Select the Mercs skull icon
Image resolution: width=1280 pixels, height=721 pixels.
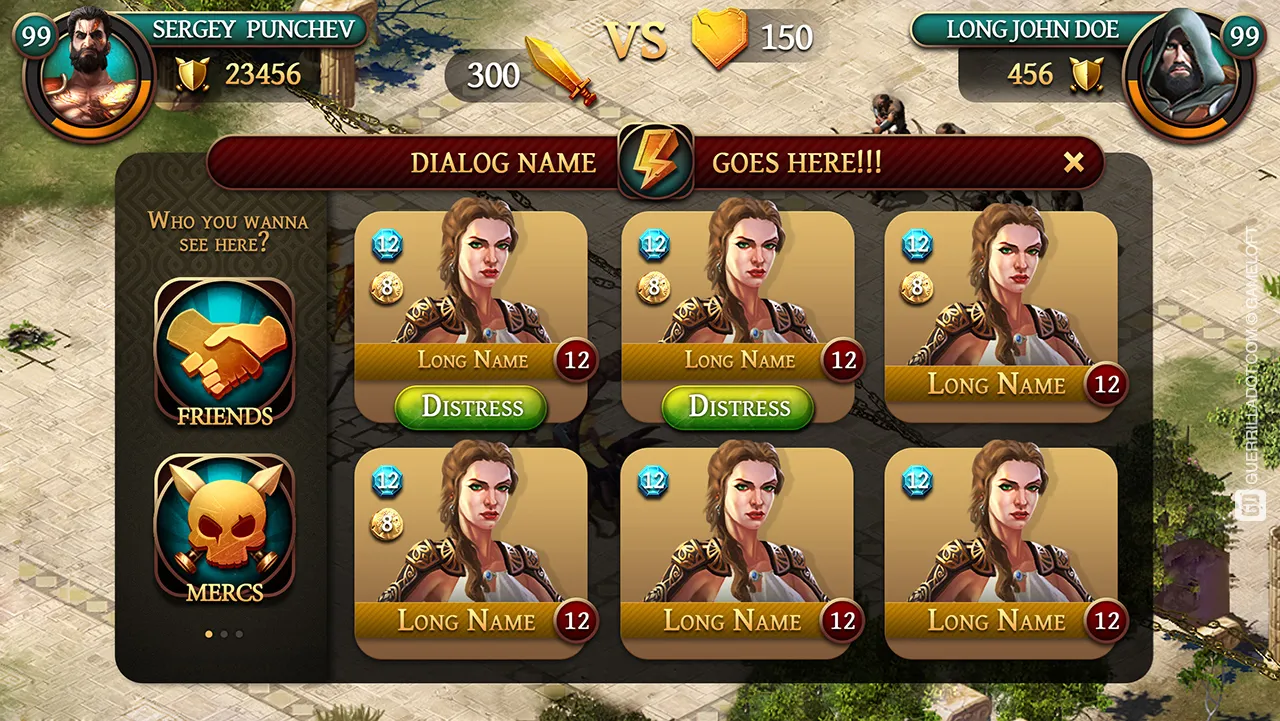pos(222,525)
